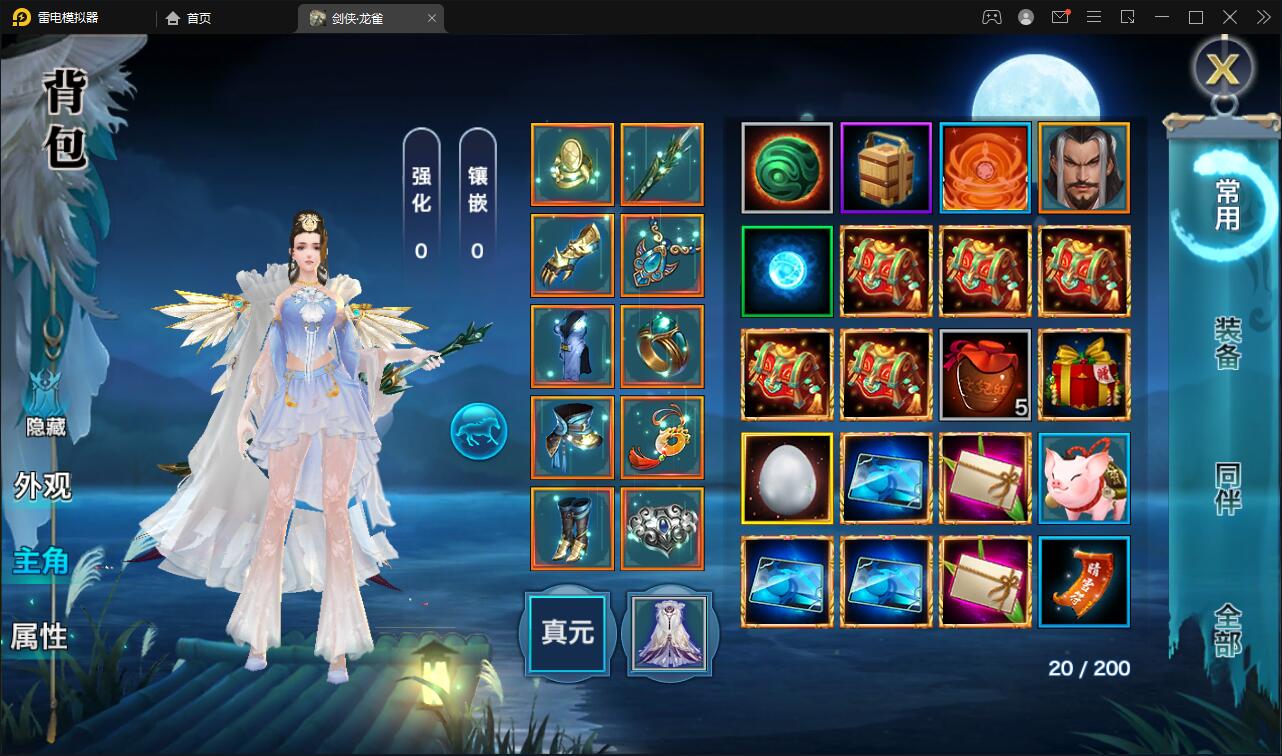This screenshot has width=1282, height=756.
Task: Choose the white egg item
Action: [x=787, y=478]
